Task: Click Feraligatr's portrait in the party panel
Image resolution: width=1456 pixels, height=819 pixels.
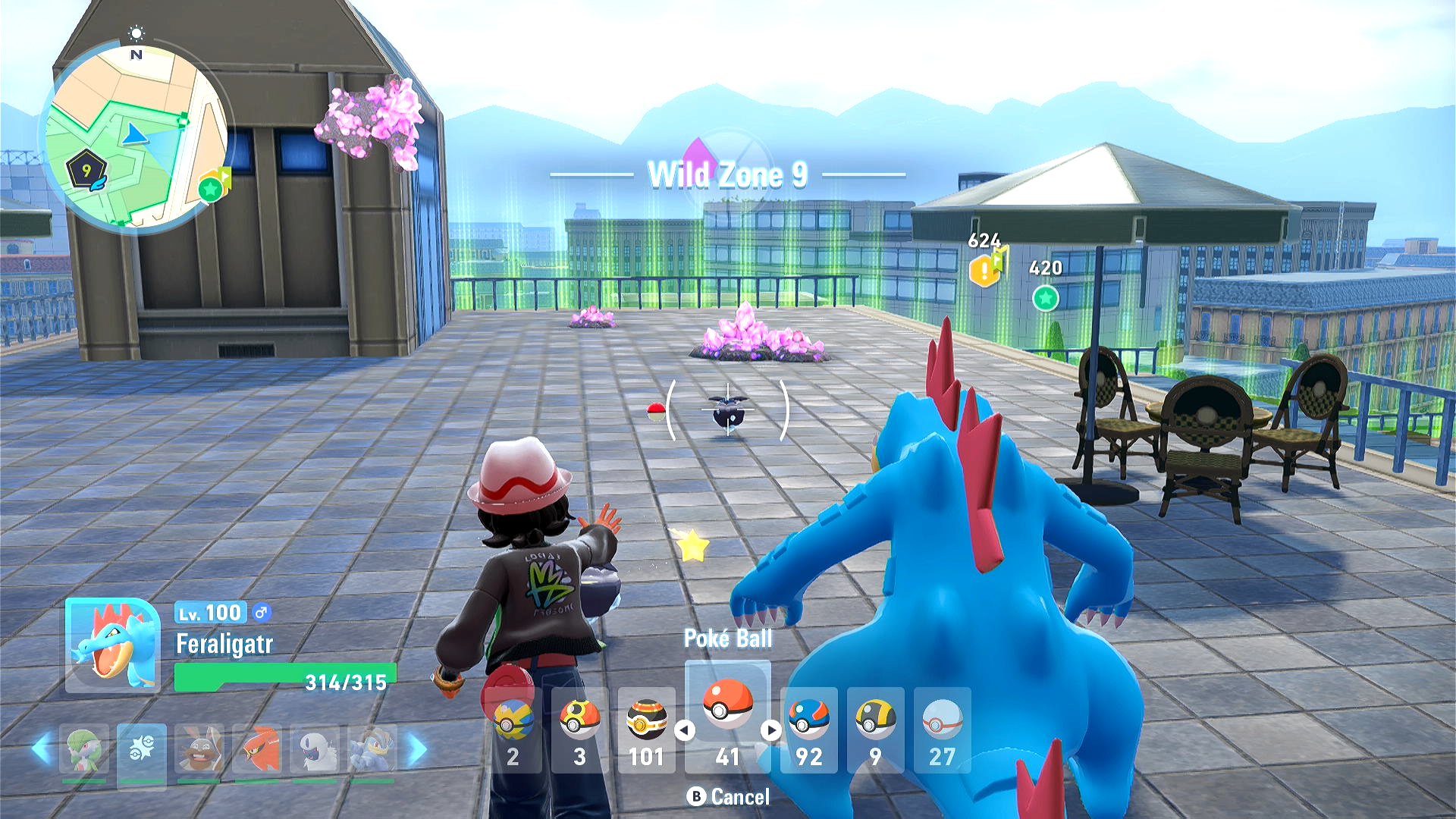Action: [112, 645]
